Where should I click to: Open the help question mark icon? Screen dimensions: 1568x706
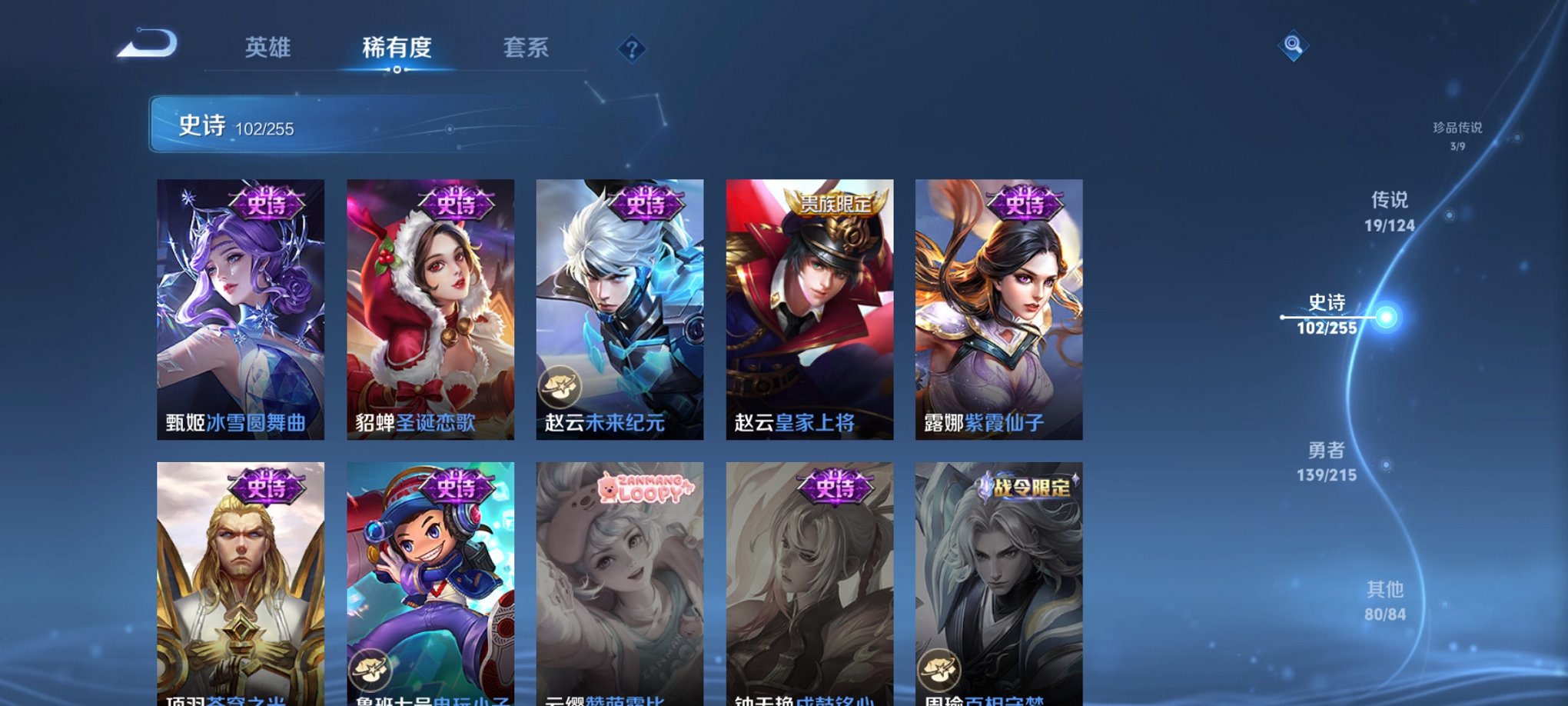click(632, 50)
